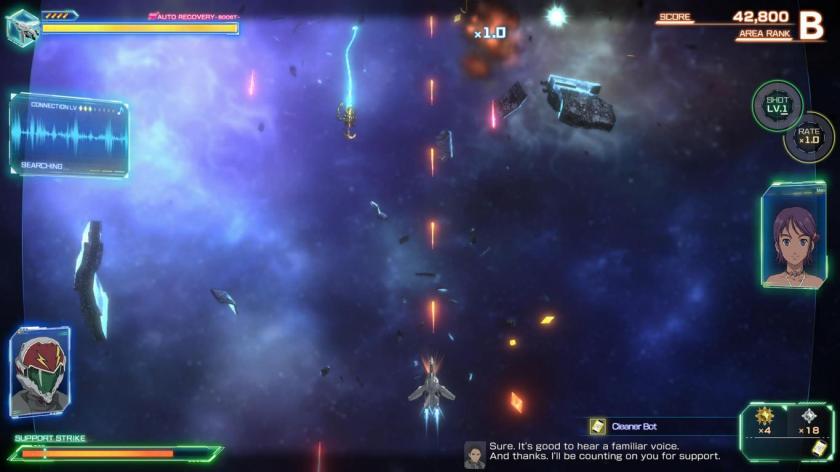Click the helmeted pilot portrait
The image size is (840, 472).
pos(41,372)
